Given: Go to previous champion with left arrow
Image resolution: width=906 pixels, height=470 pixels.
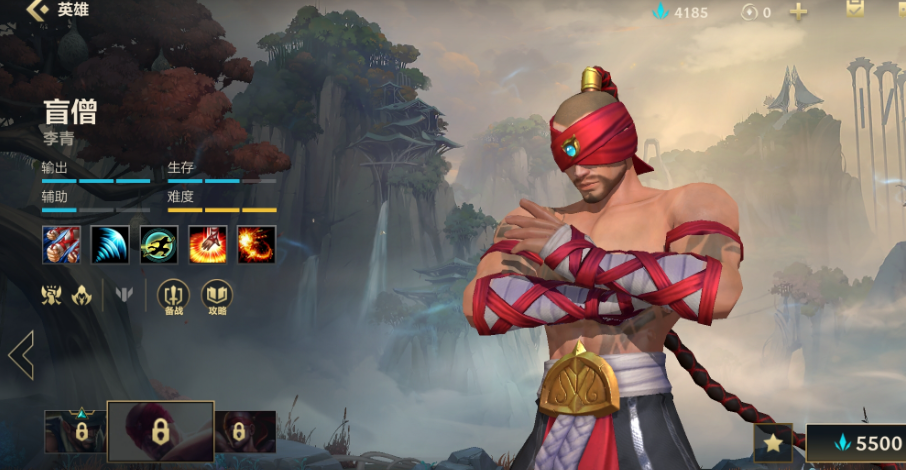Looking at the screenshot, I should tap(21, 355).
